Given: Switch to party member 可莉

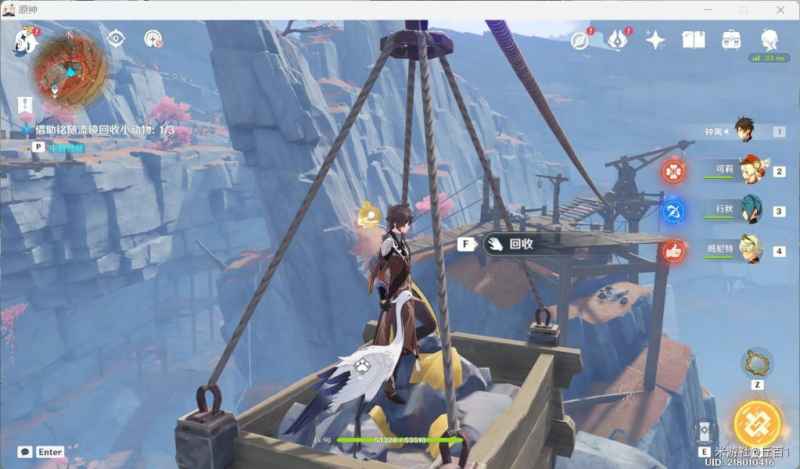Looking at the screenshot, I should [x=748, y=169].
